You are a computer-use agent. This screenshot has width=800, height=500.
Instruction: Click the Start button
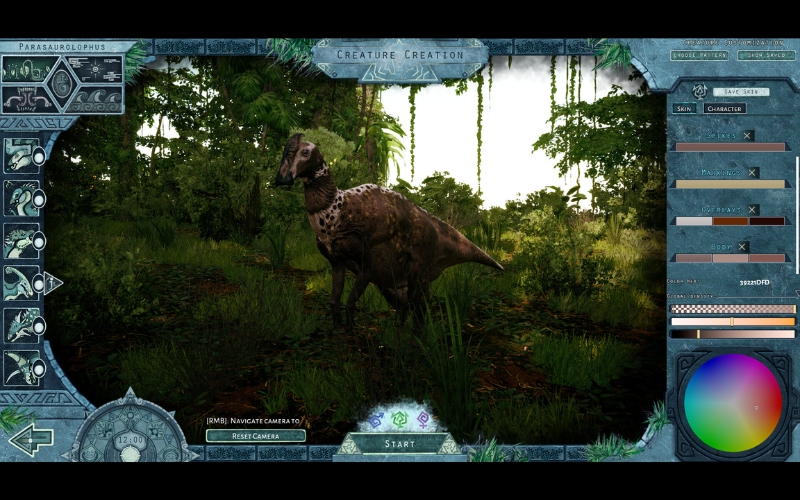(399, 444)
